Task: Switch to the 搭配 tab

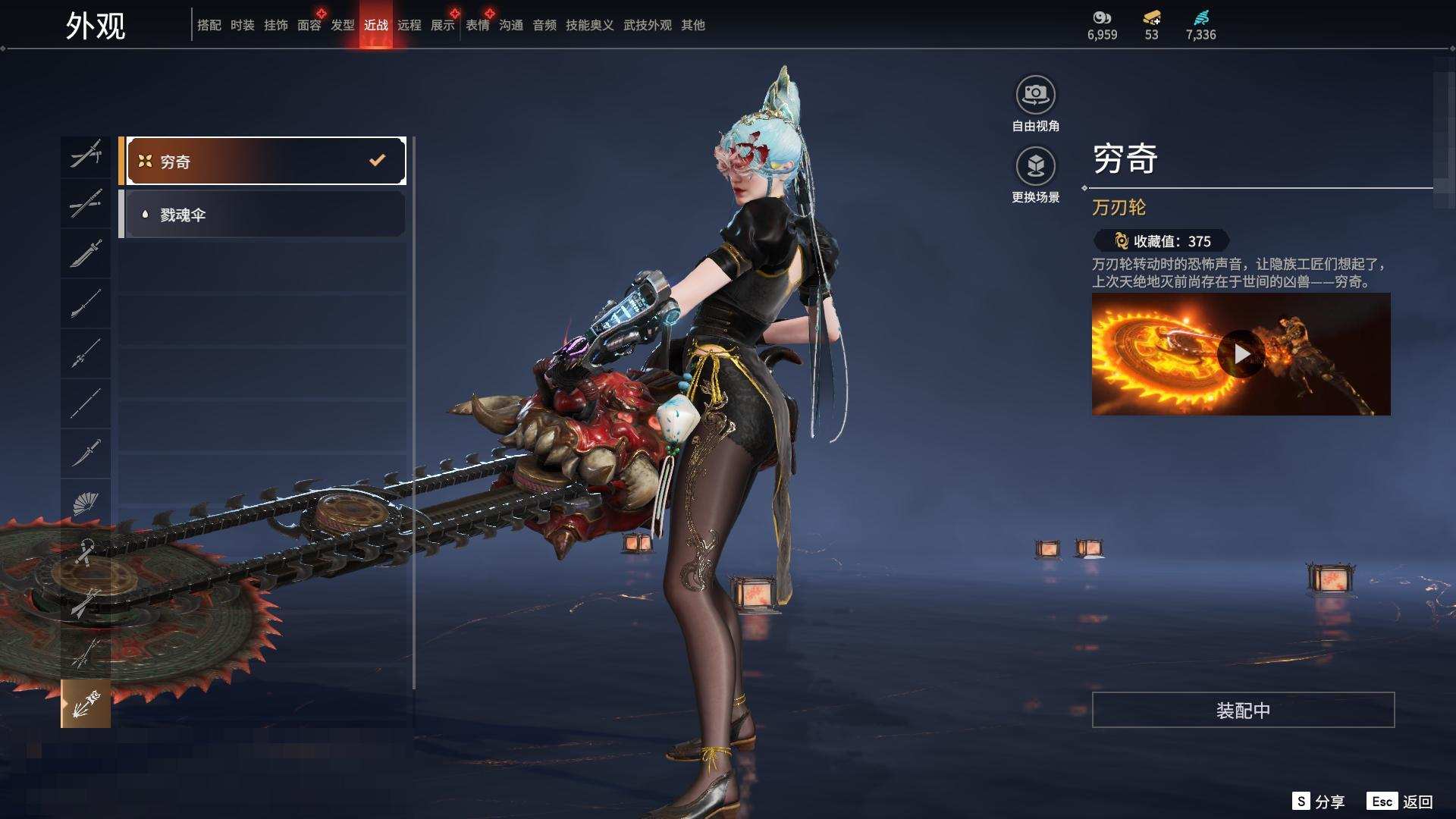Action: coord(209,25)
